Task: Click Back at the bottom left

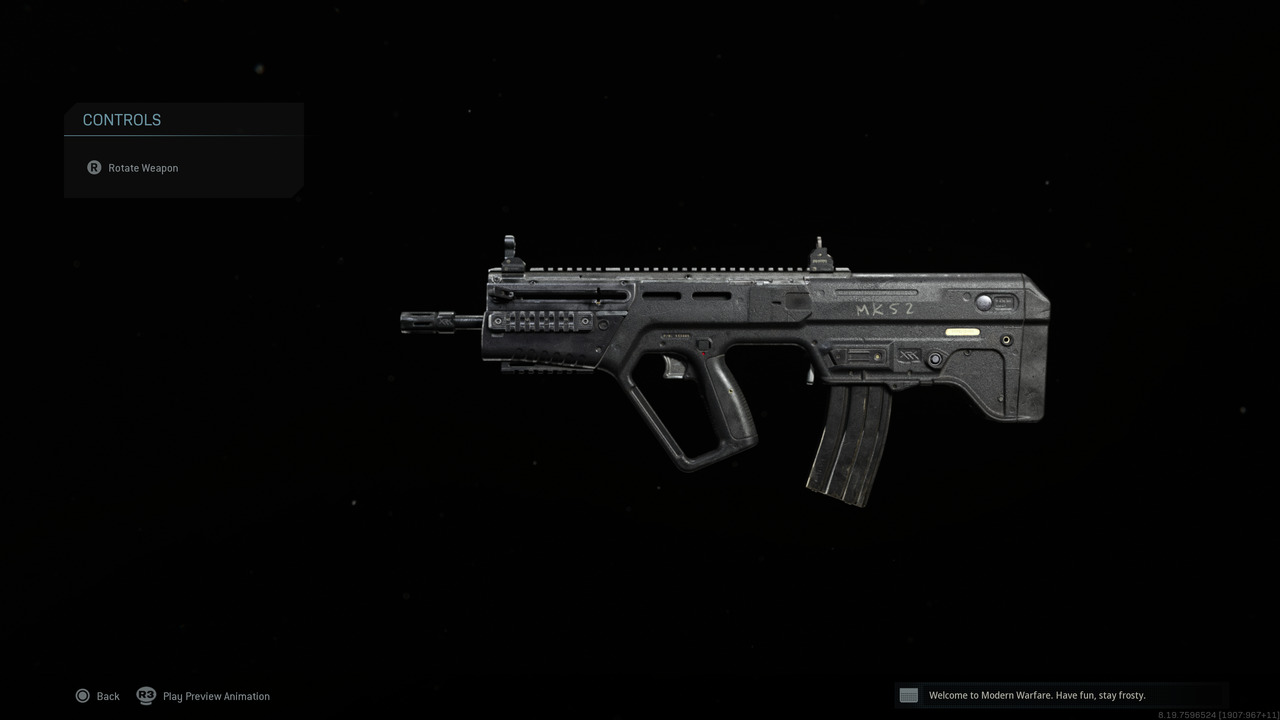Action: (x=107, y=695)
